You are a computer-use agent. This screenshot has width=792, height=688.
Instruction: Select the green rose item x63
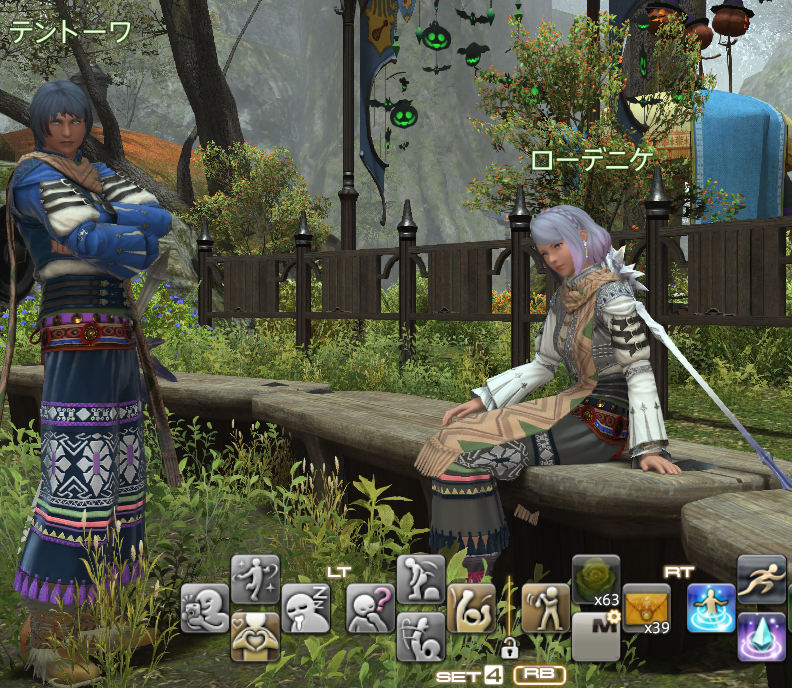596,580
